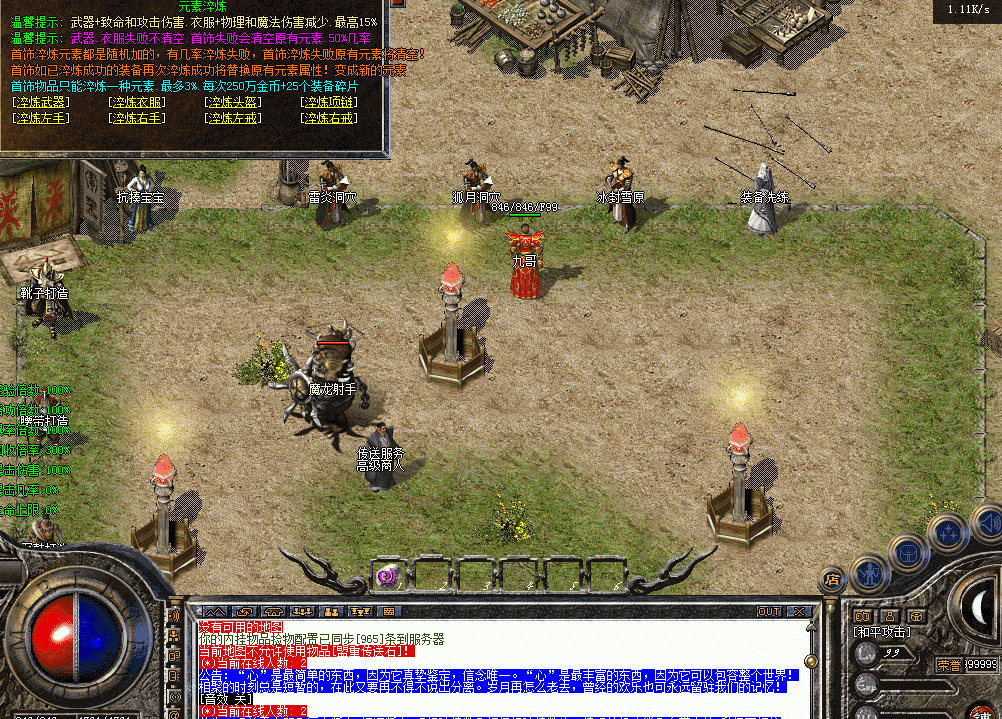1002x719 pixels.
Task: Click the 荣誉 honor label button
Action: click(949, 664)
